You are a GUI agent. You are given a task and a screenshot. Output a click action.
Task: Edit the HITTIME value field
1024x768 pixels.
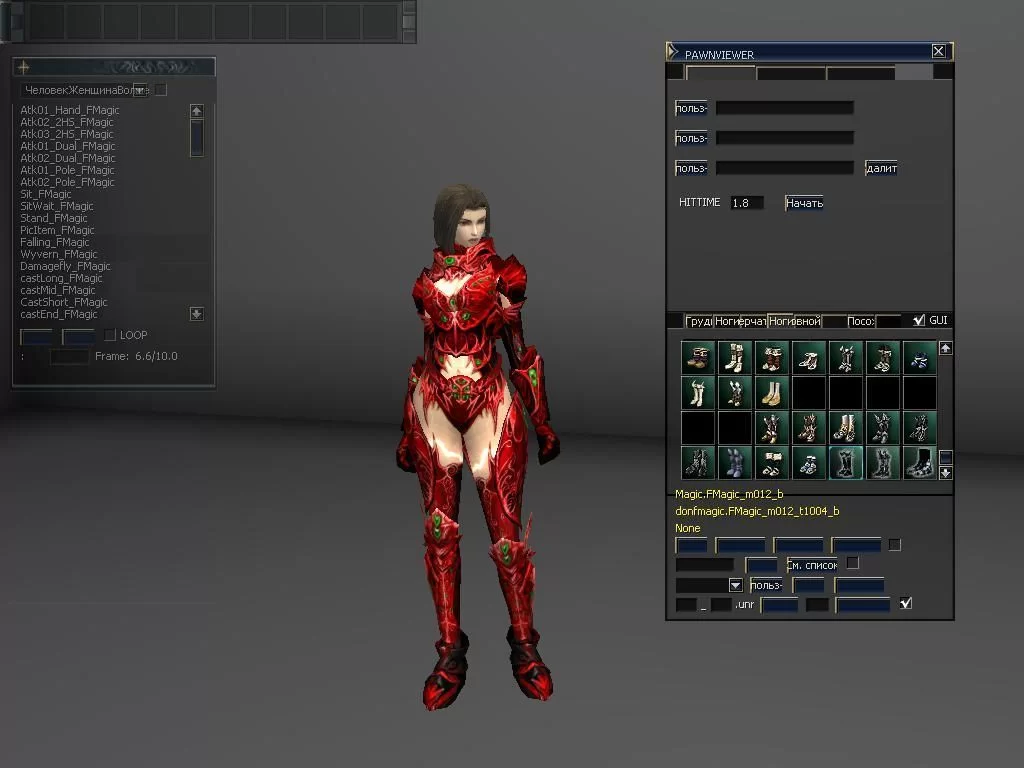pos(747,203)
